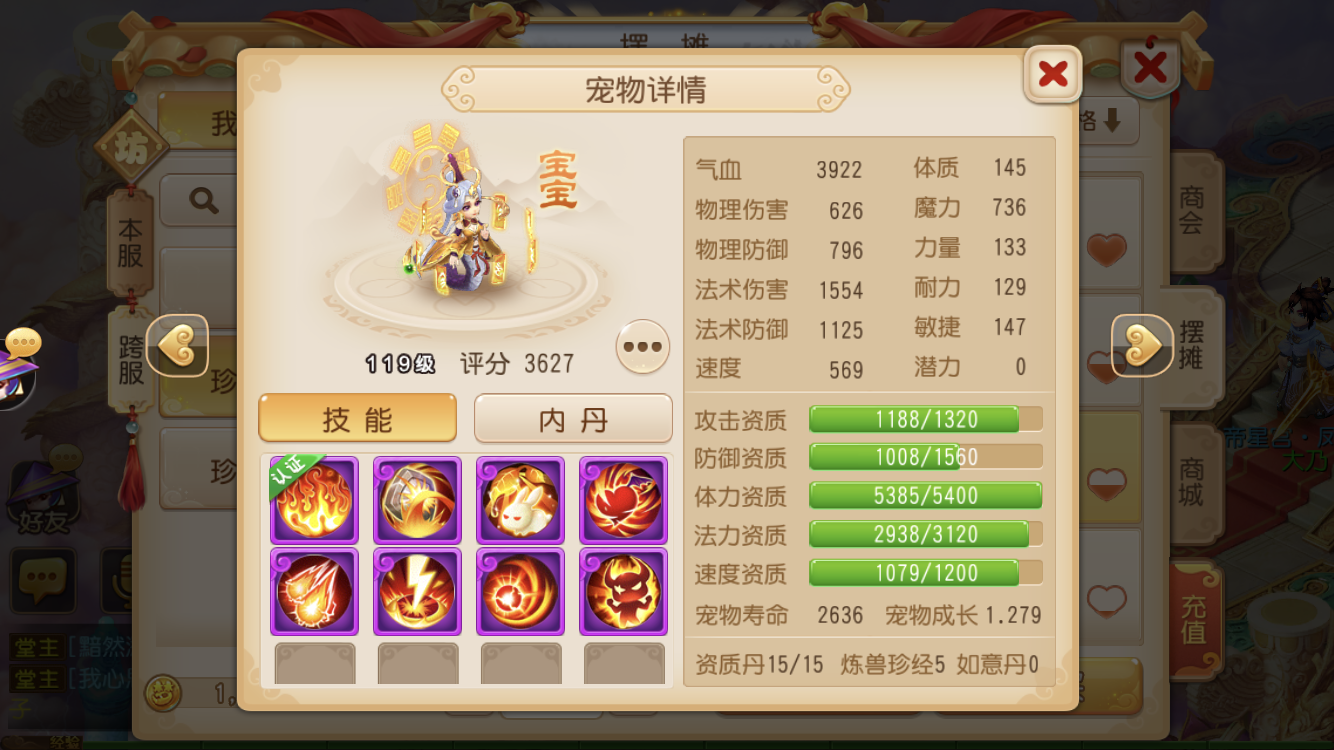
Task: Click the 体力资质 green progress bar
Action: pyautogui.click(x=925, y=495)
